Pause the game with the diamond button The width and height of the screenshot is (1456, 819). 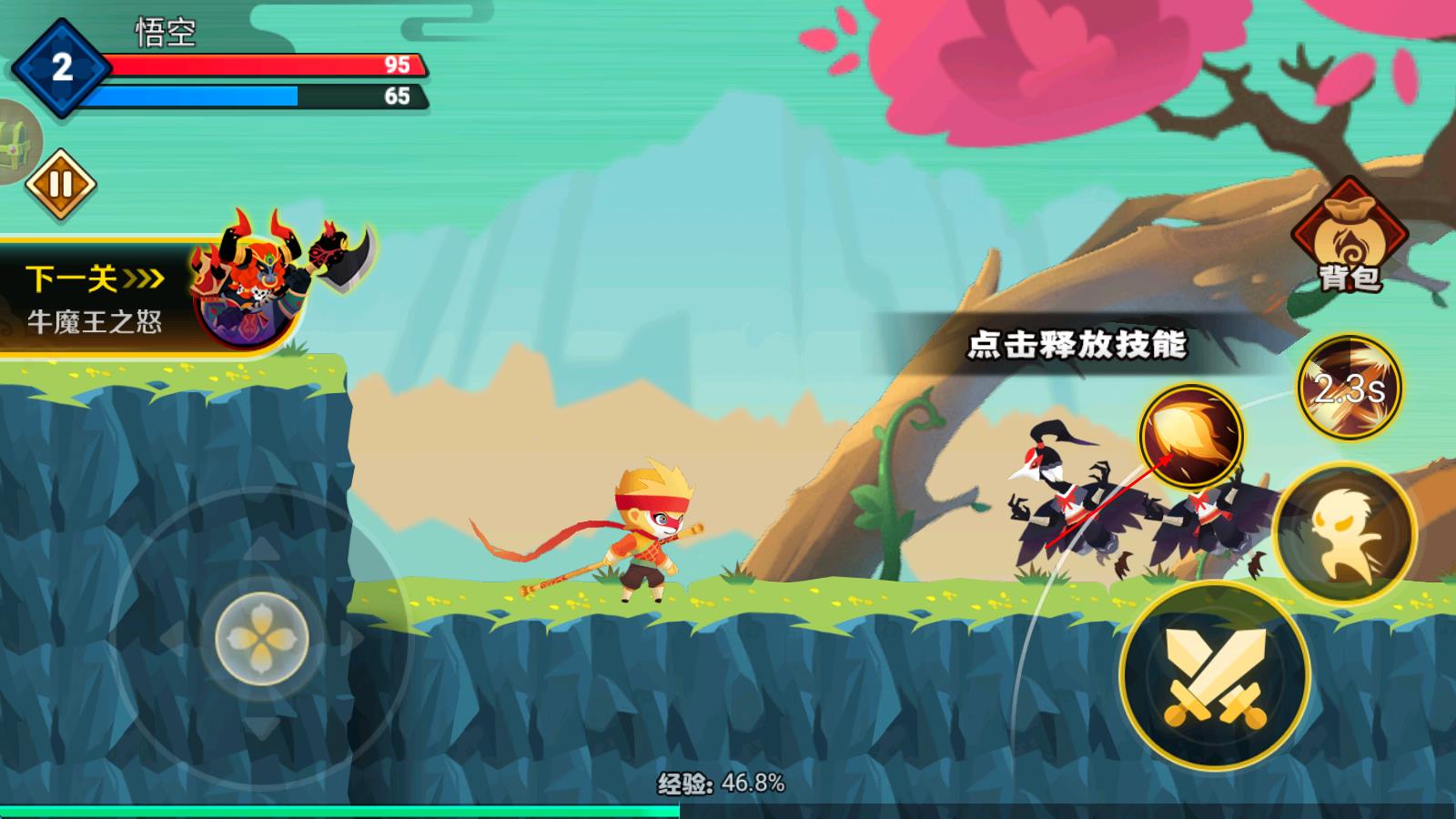click(x=60, y=185)
